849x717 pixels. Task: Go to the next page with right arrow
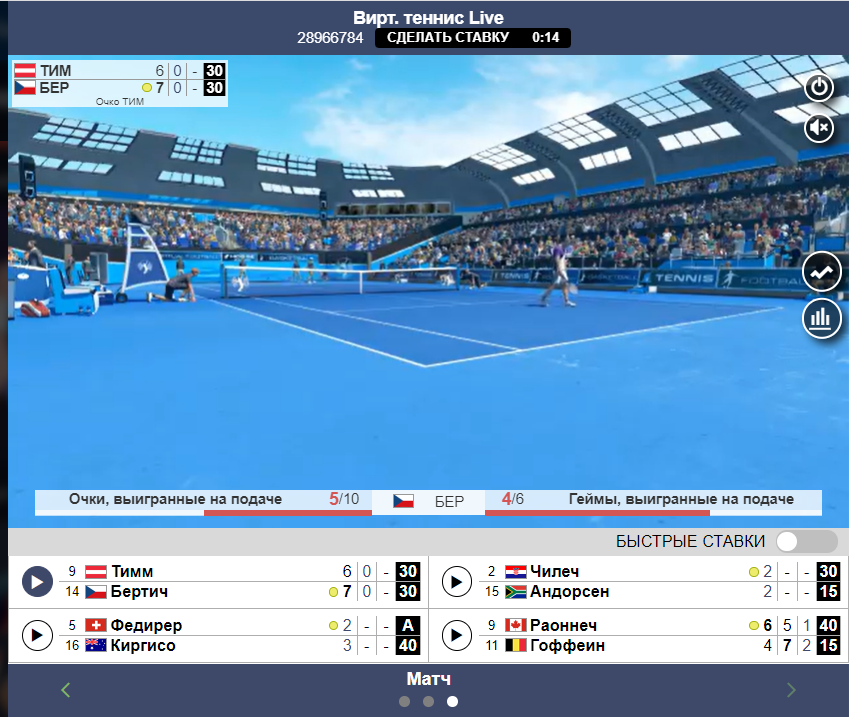click(x=791, y=689)
